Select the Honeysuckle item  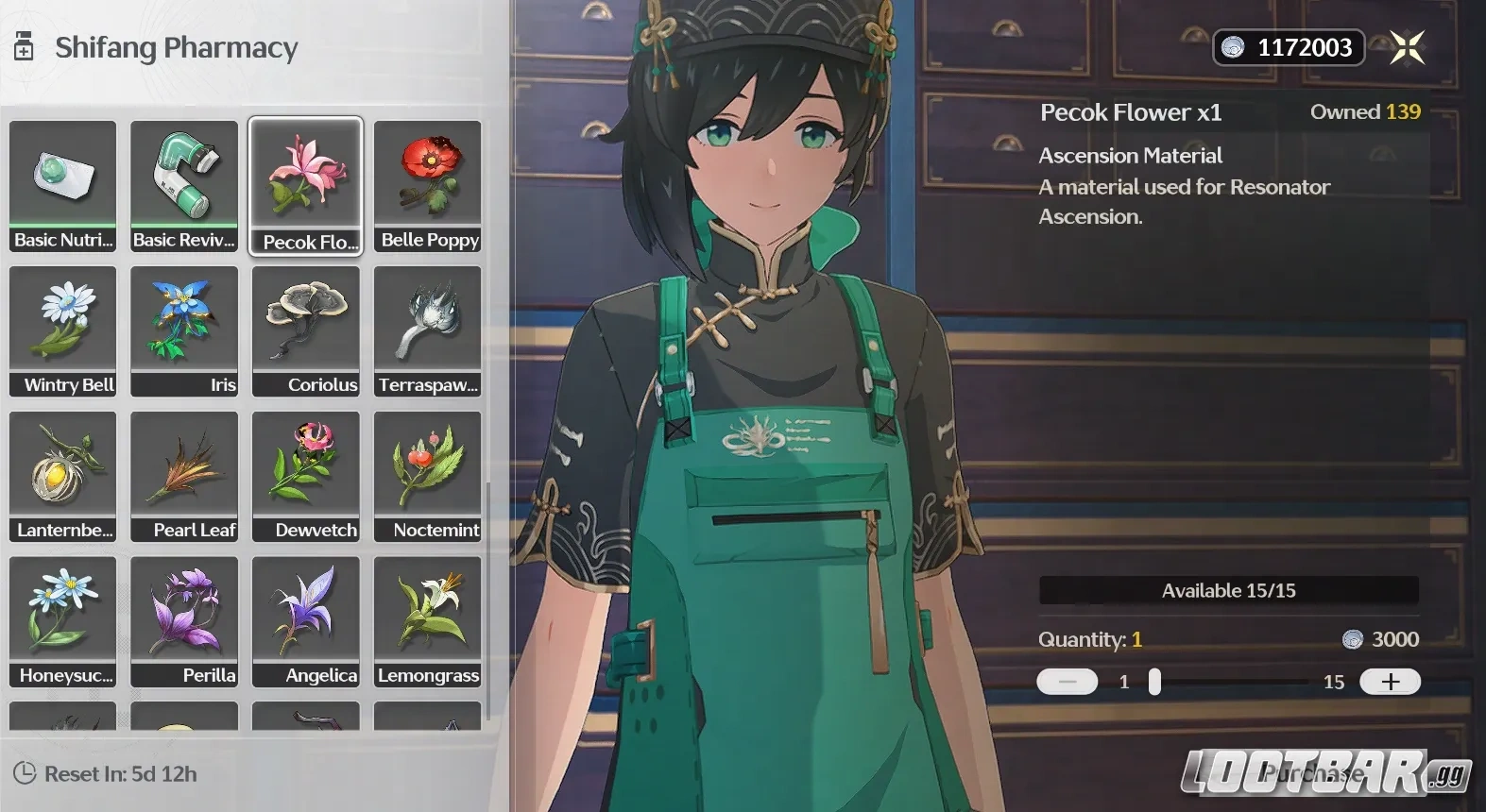point(63,621)
